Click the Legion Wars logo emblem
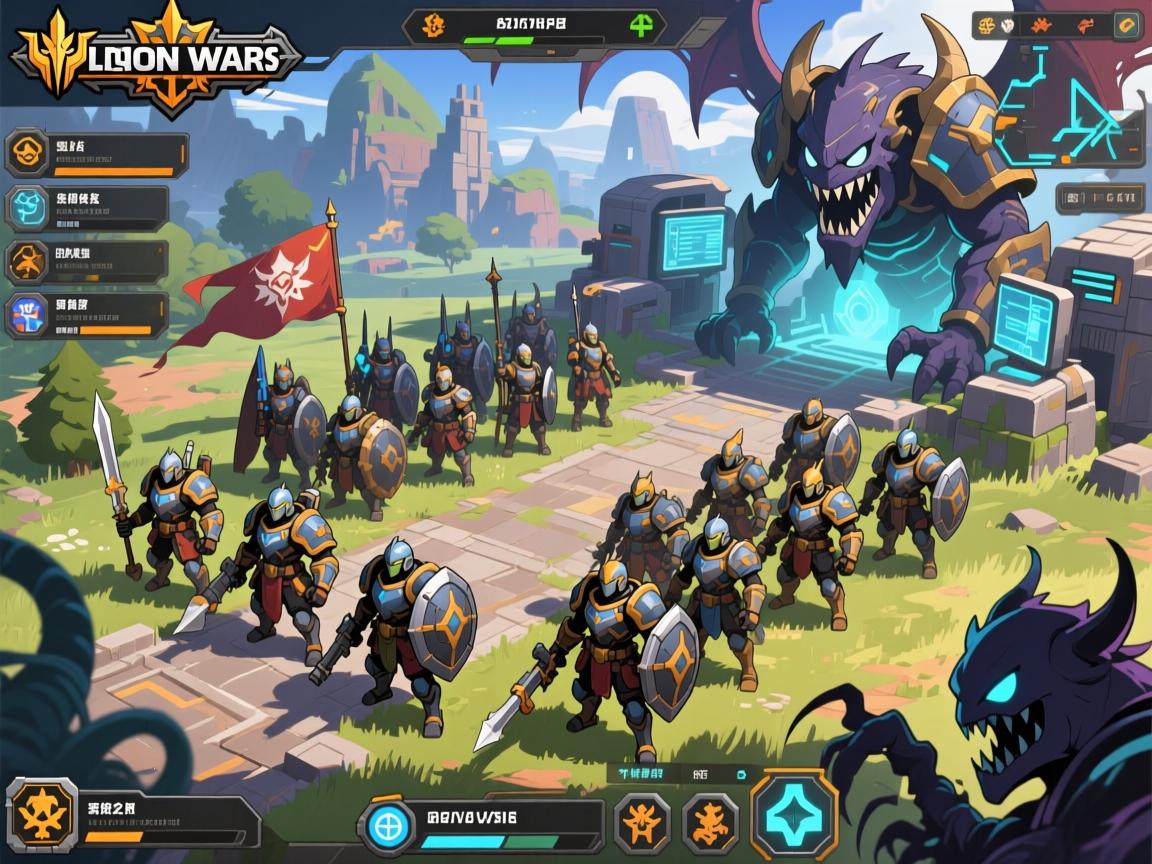 155,57
